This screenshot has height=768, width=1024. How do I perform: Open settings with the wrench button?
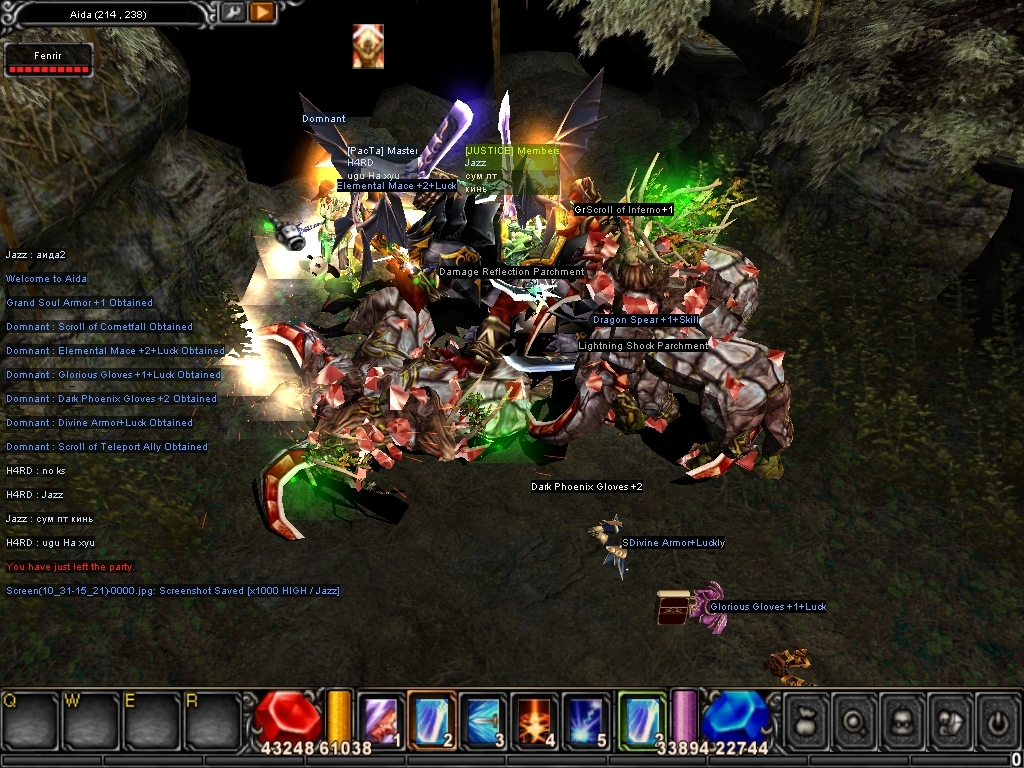tap(232, 13)
